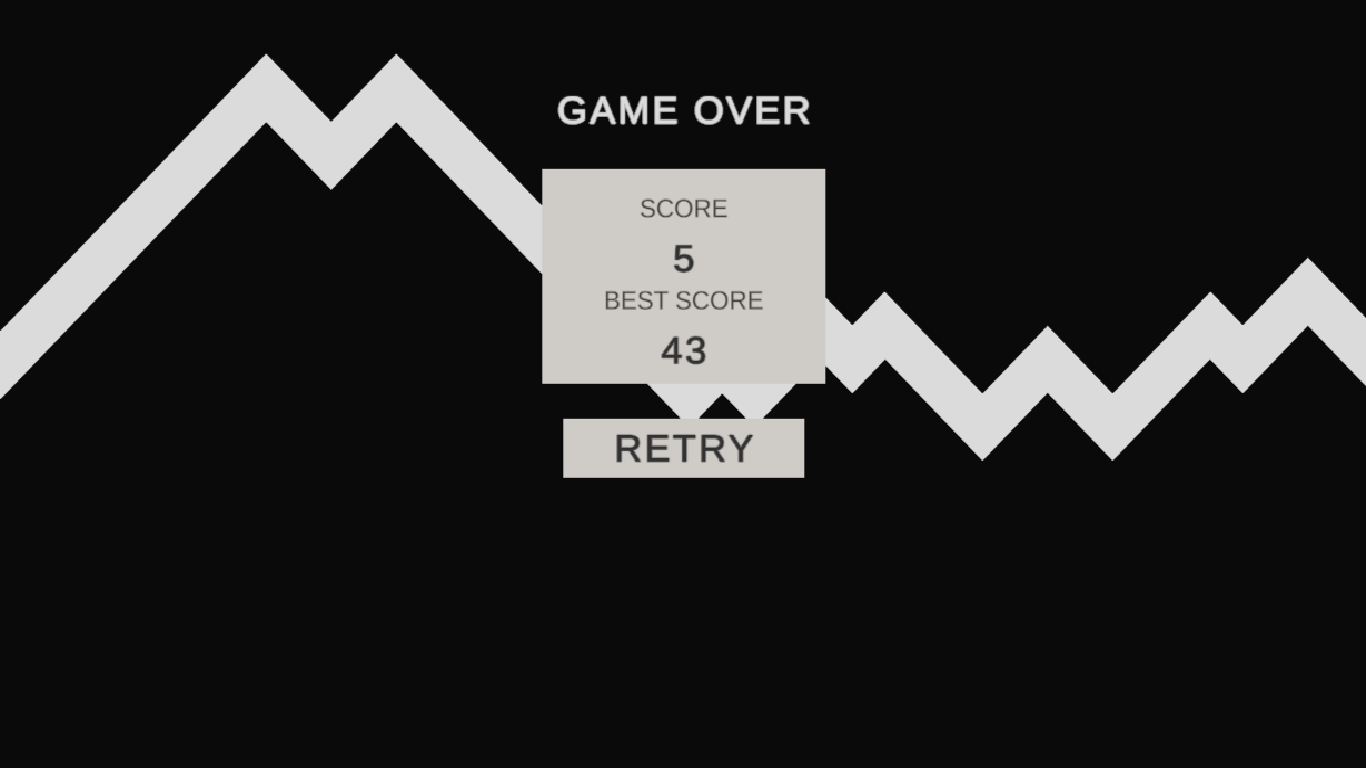This screenshot has height=768, width=1366.
Task: Click the gap between GAME OVER and the panel
Action: (x=683, y=150)
